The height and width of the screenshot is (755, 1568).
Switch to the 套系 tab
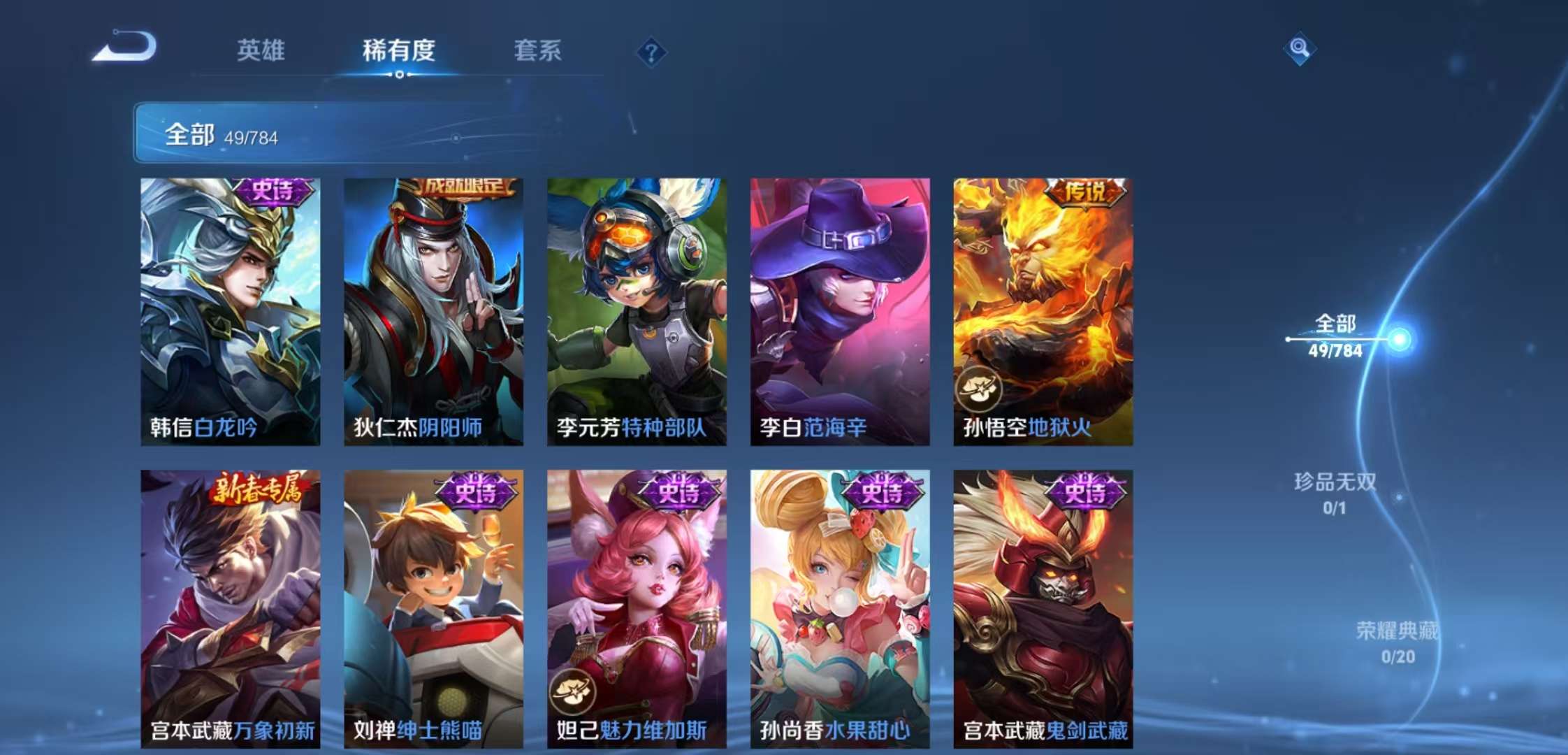coord(539,51)
